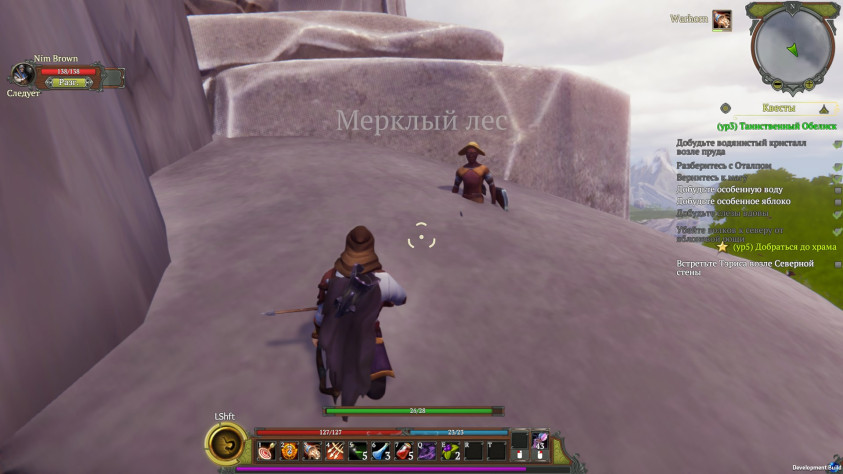Select Warhorn's portrait icon
The height and width of the screenshot is (474, 843).
tap(721, 19)
